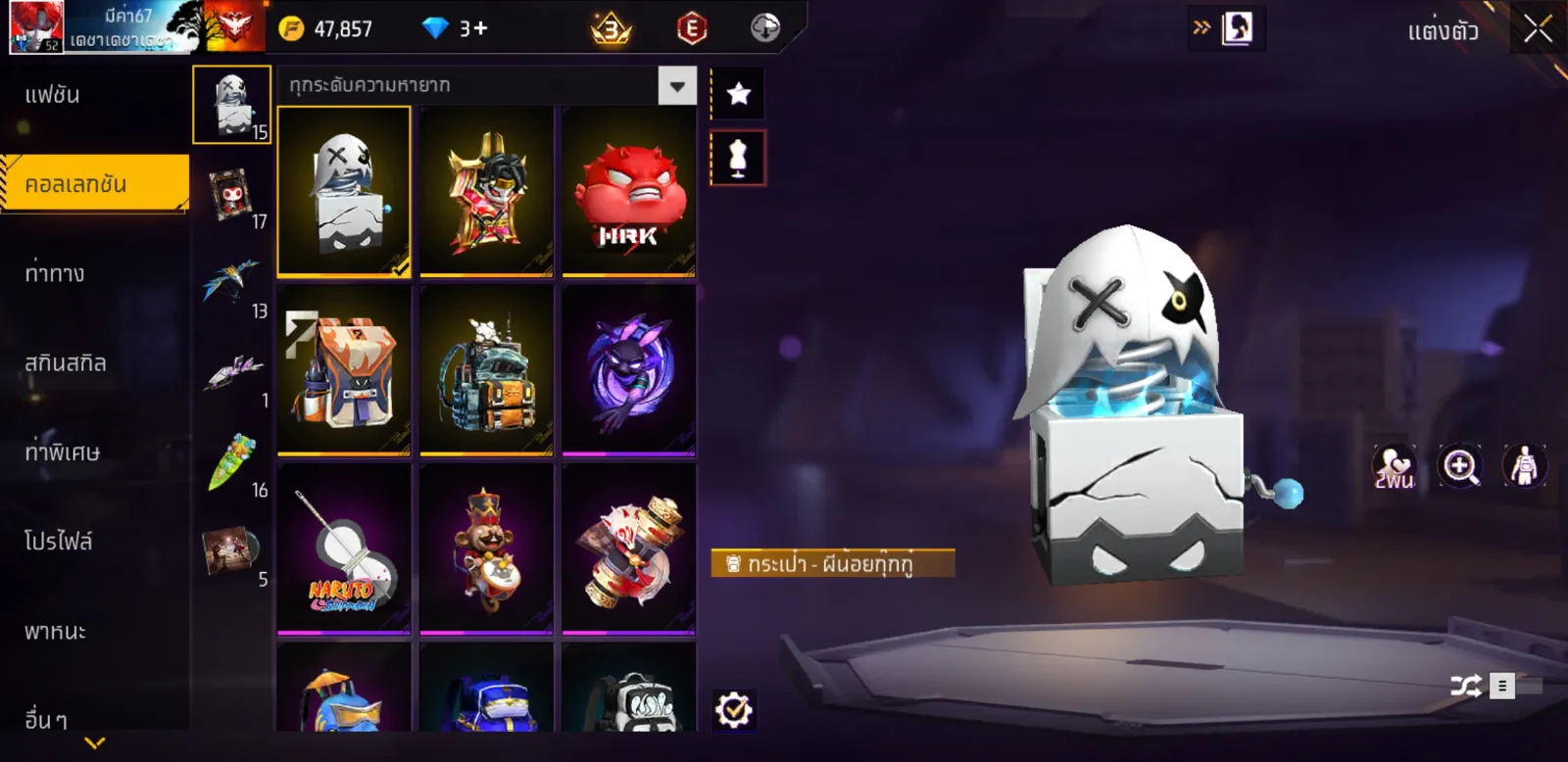
Task: Select the monkey drummer backpack item
Action: click(486, 549)
